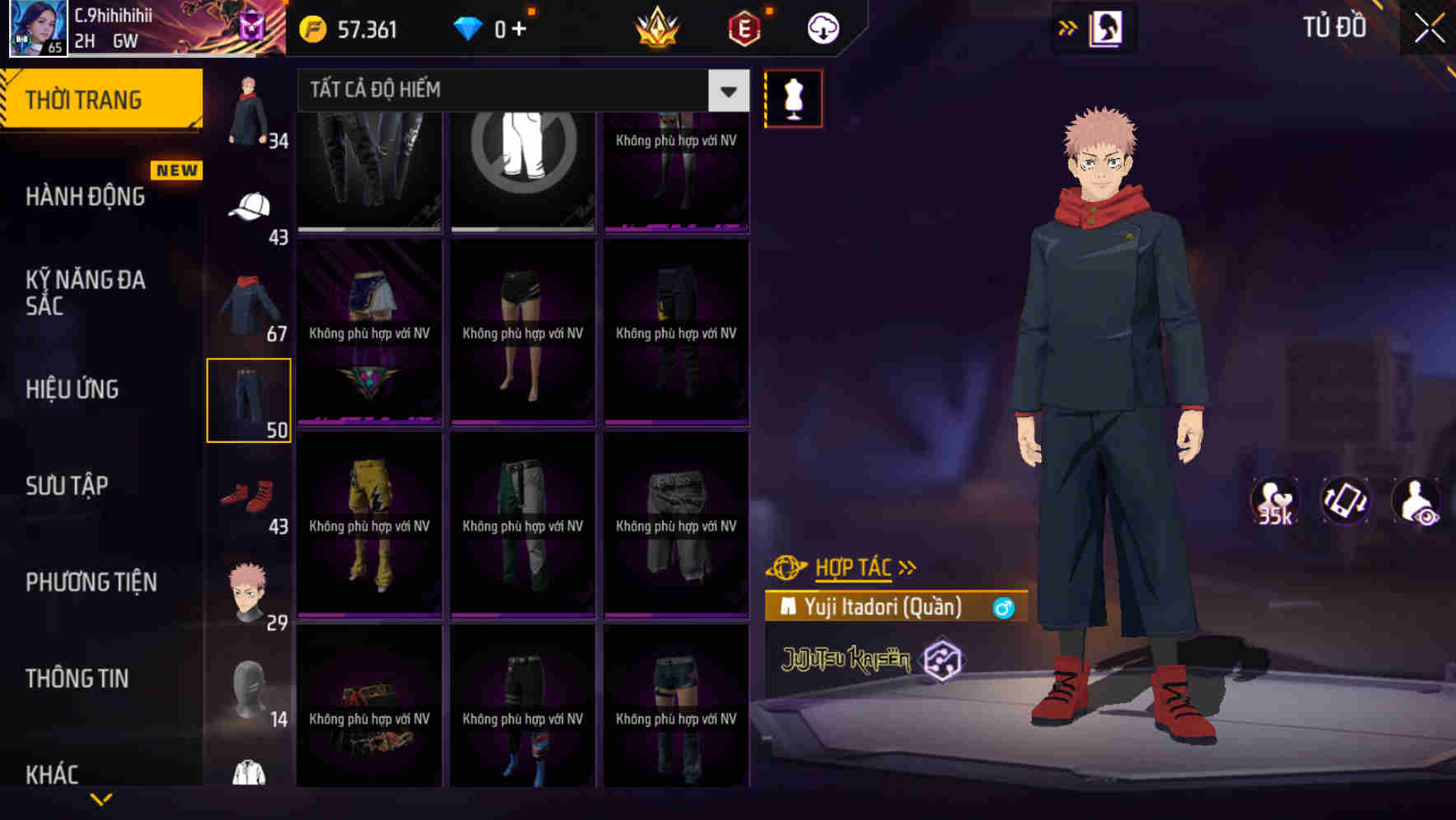The width and height of the screenshot is (1456, 820).
Task: Open the SƯU TẬP menu item
Action: click(x=68, y=486)
